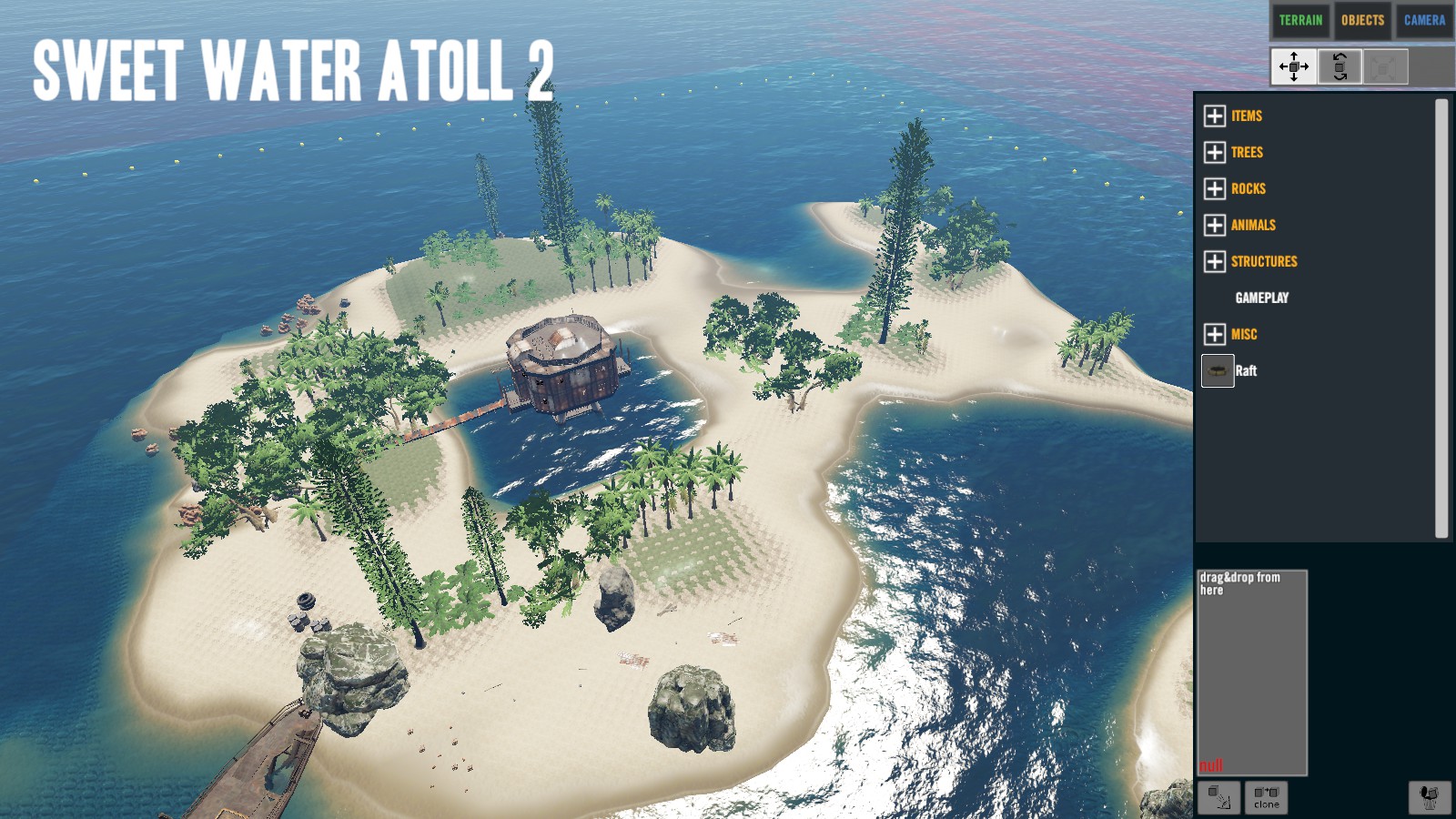Click the drop-object-to-ground button
Viewport: 1456px width, 819px height.
(1218, 798)
